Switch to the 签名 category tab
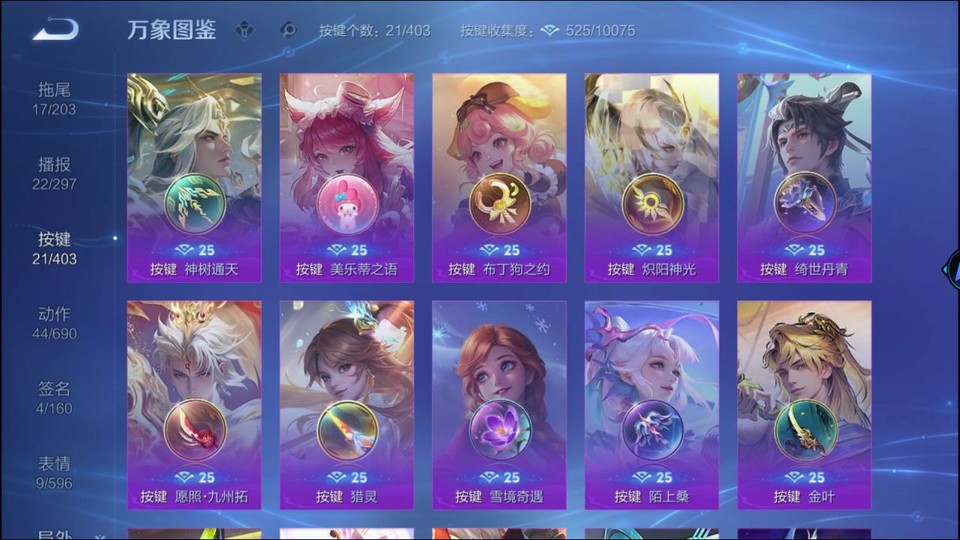Viewport: 960px width, 540px height. (54, 398)
